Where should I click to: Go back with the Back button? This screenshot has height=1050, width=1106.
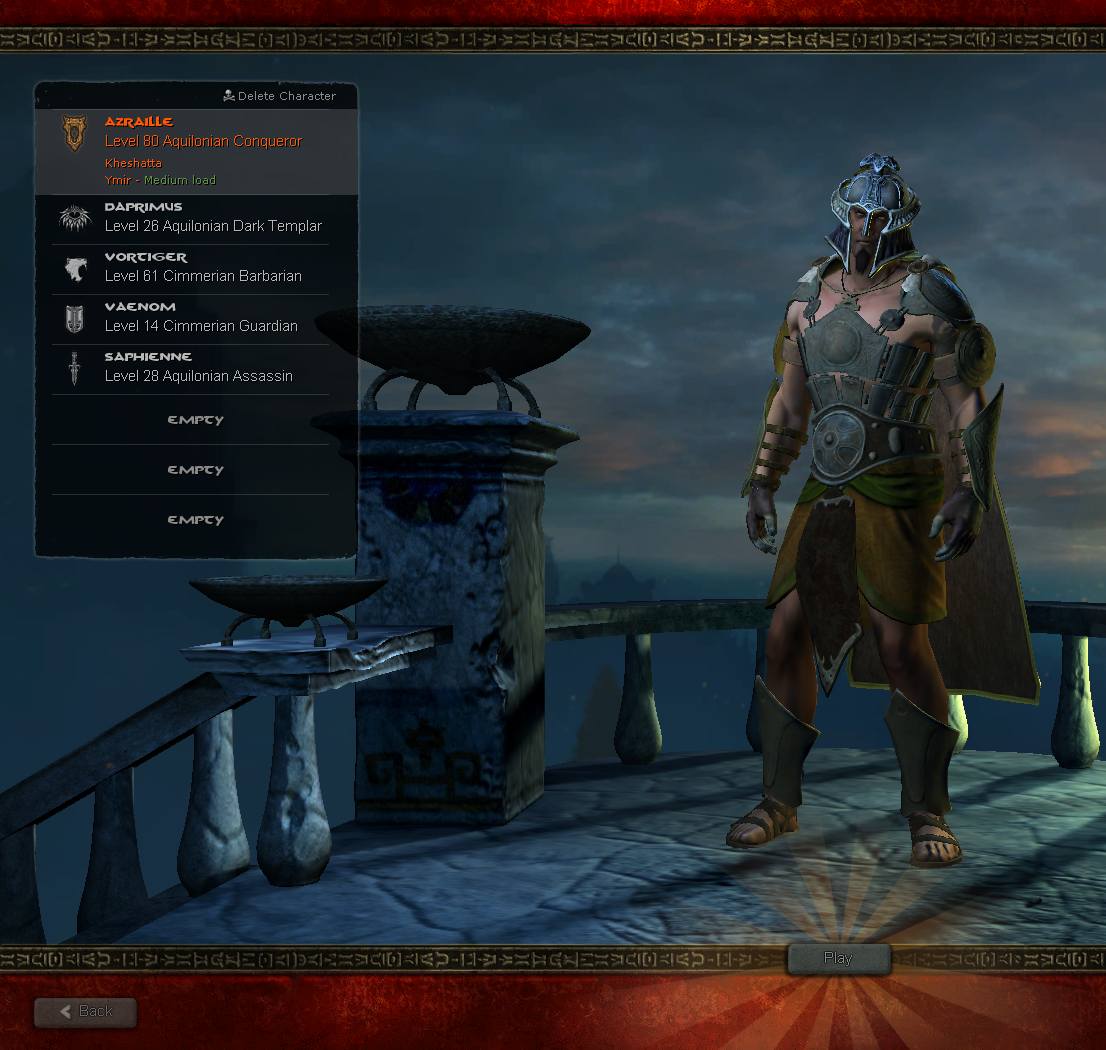click(86, 1011)
